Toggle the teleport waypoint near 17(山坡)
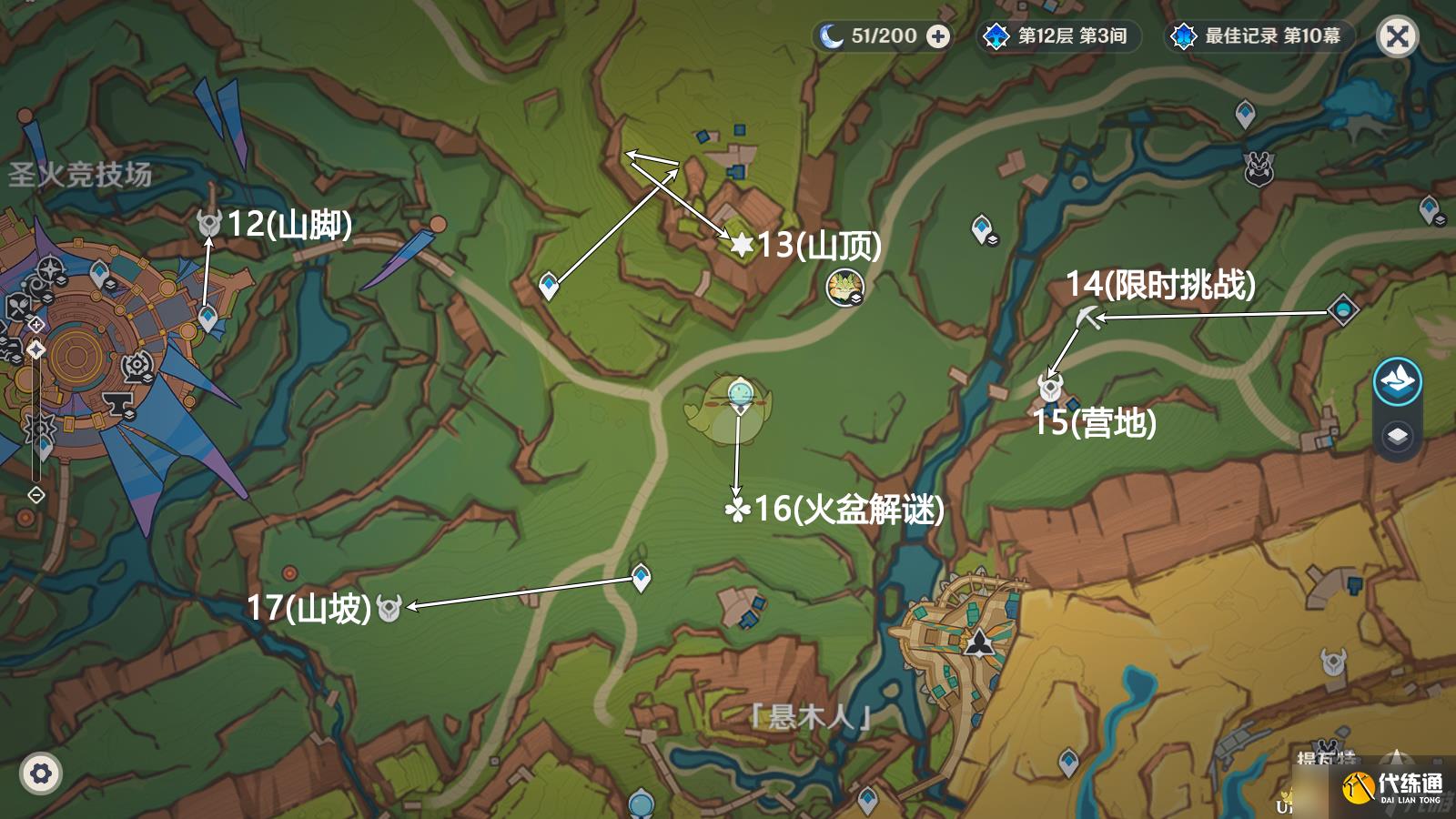The image size is (1456, 819). tap(640, 576)
